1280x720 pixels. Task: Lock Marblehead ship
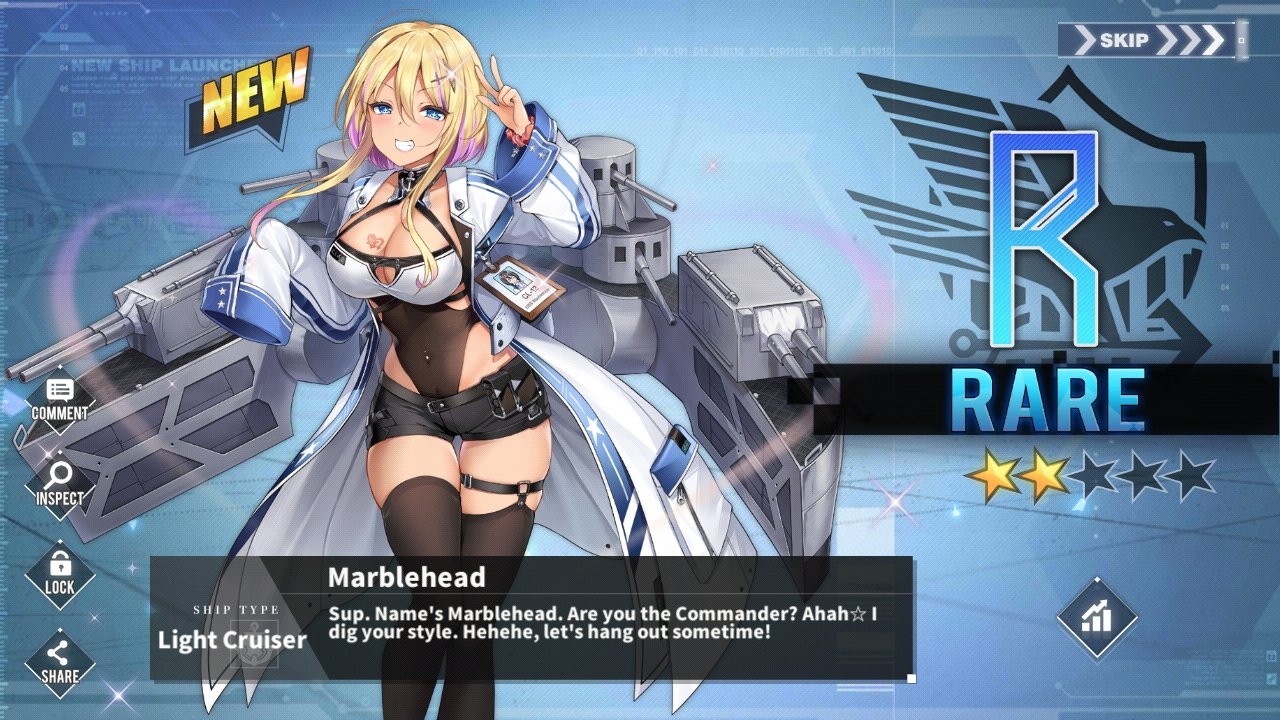click(59, 573)
